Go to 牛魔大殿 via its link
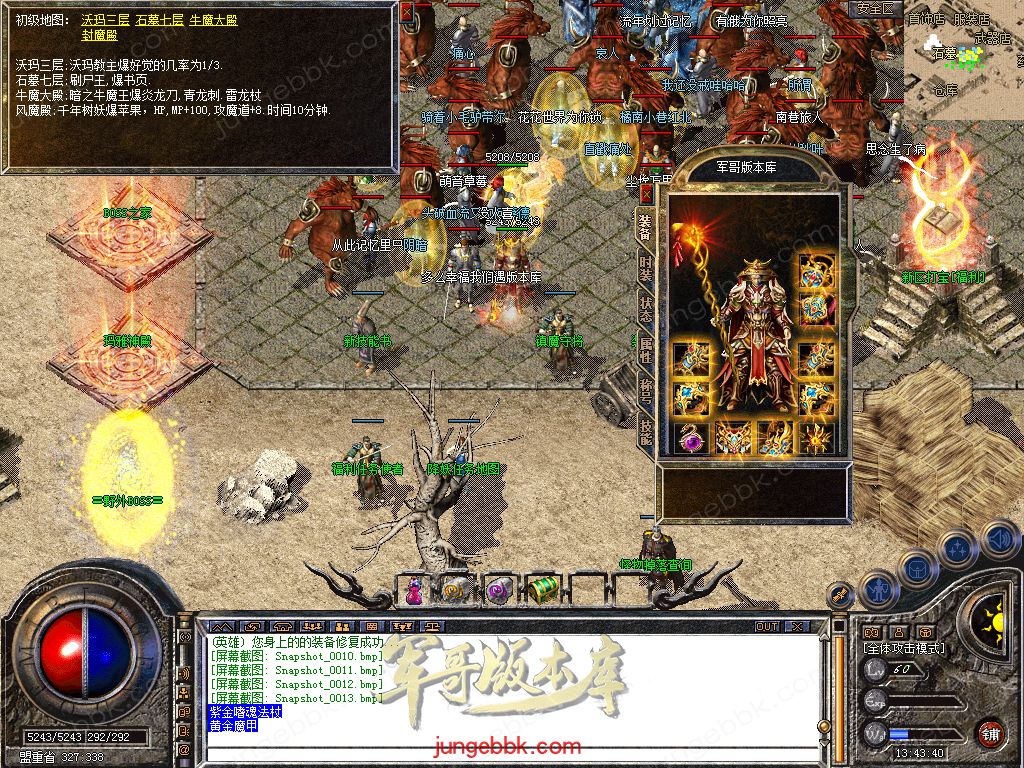The width and height of the screenshot is (1024, 768). click(213, 20)
